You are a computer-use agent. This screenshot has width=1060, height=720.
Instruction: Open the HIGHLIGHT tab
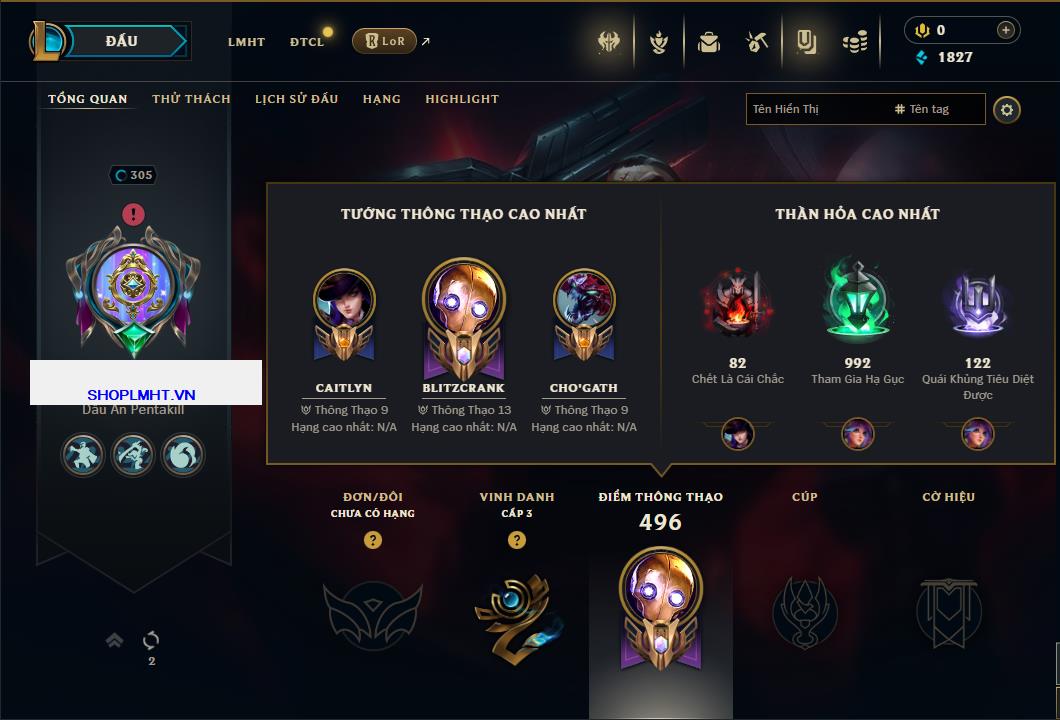click(461, 99)
